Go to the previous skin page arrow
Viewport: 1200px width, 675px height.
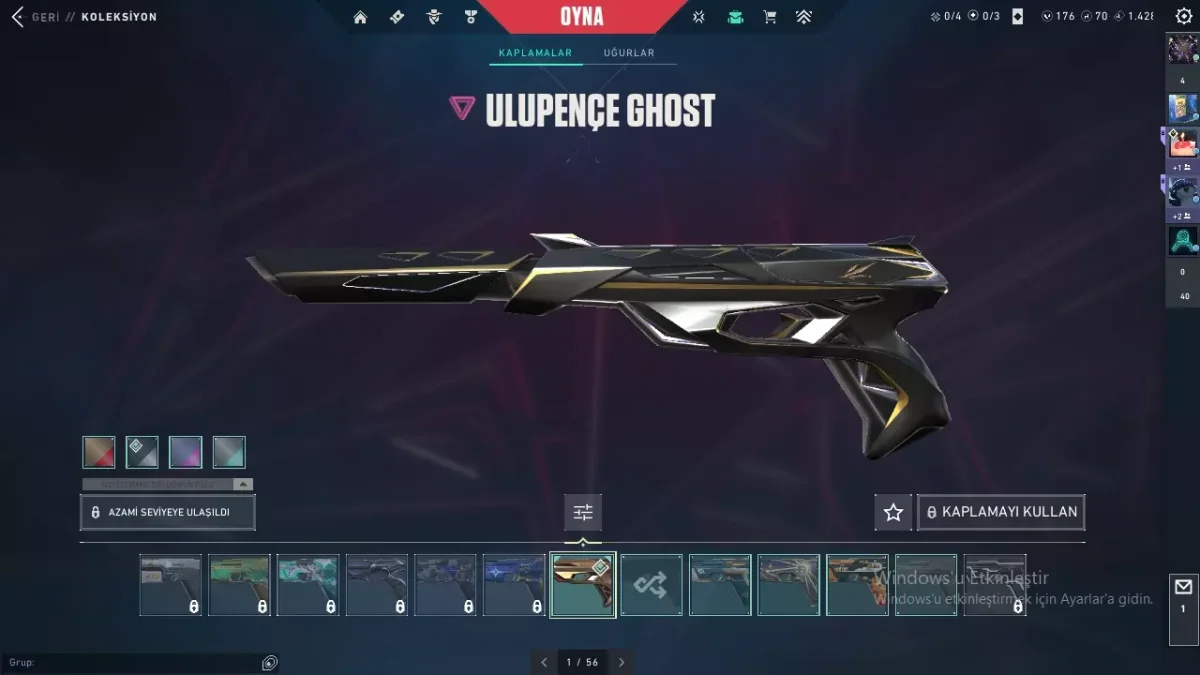544,662
